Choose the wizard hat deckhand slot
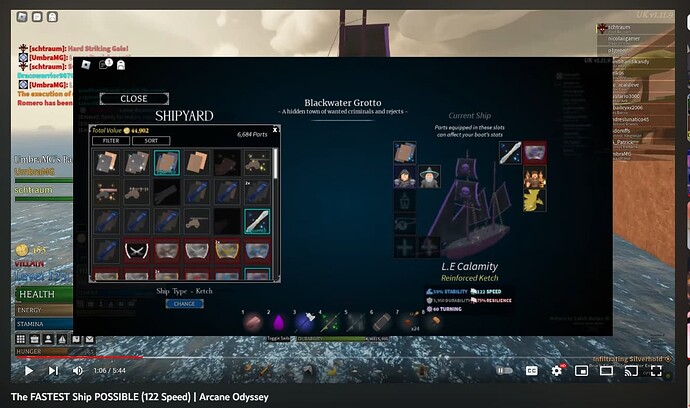 click(x=429, y=179)
